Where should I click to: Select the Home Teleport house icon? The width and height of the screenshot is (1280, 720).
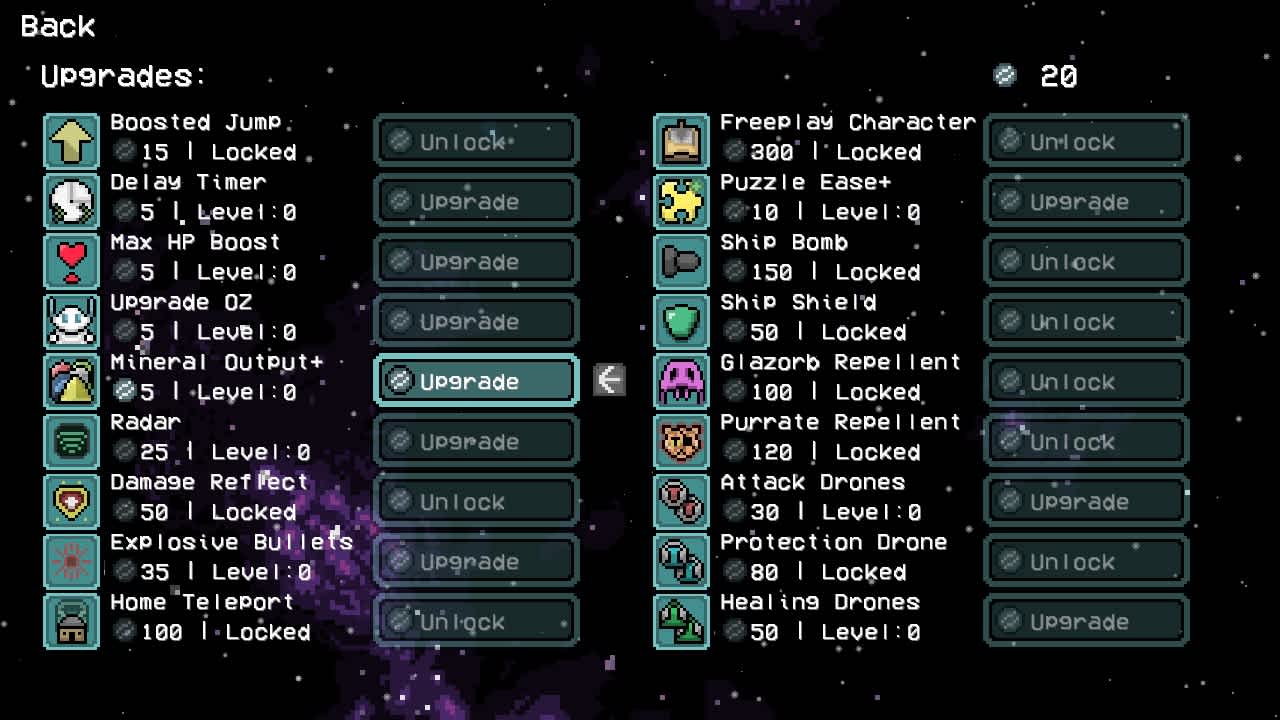point(71,621)
